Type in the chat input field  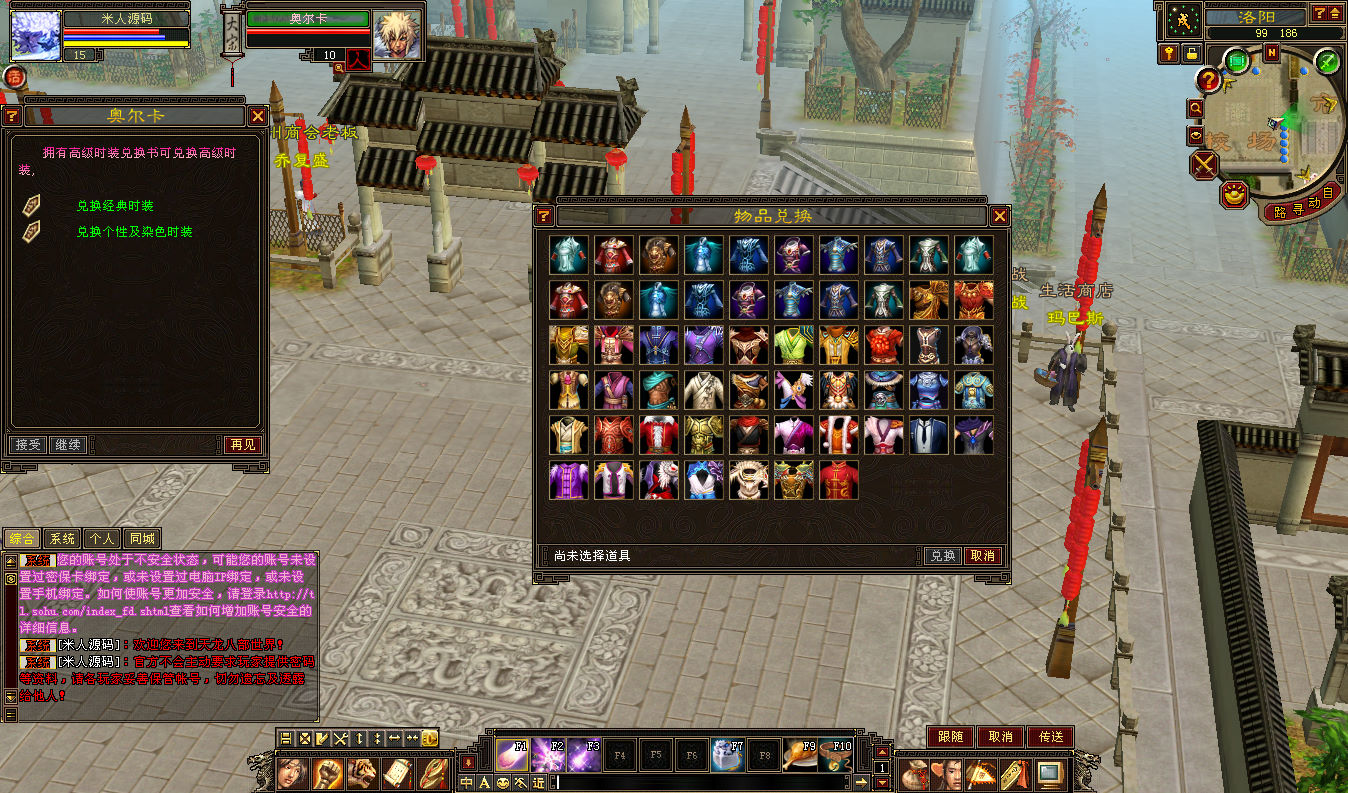700,782
